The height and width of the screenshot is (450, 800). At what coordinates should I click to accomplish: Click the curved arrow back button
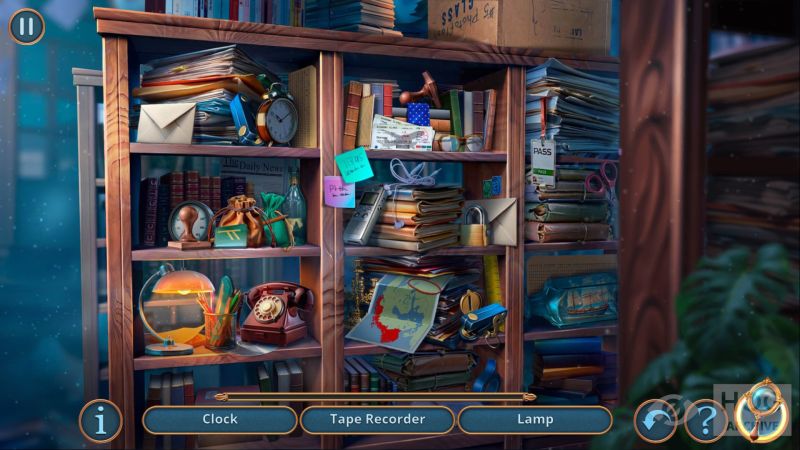[x=655, y=421]
